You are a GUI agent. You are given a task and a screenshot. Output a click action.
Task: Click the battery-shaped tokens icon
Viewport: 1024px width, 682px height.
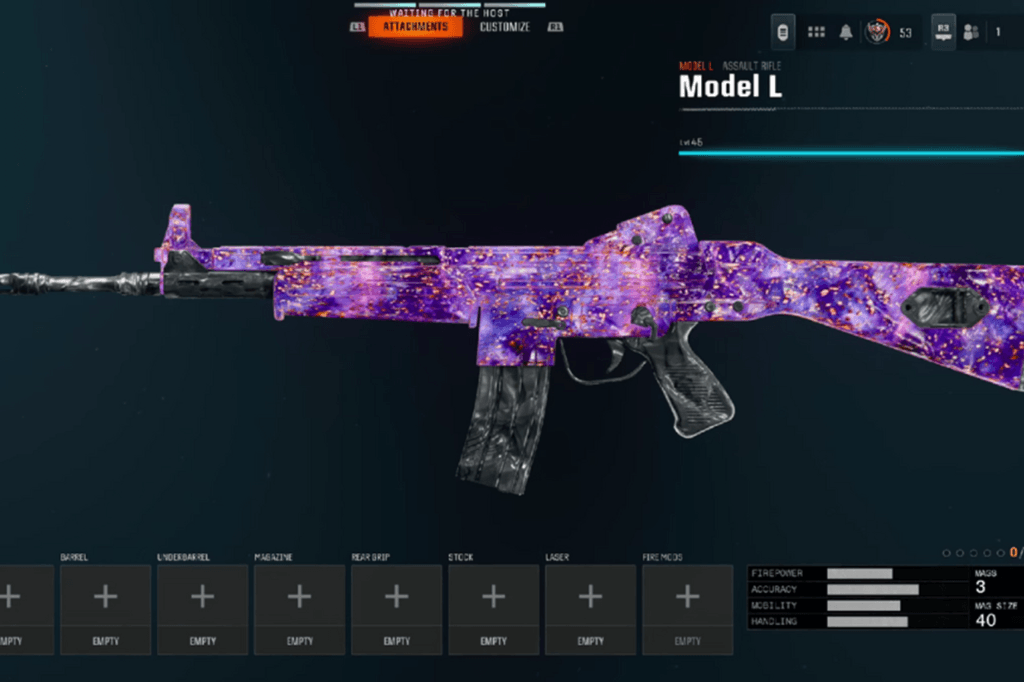click(784, 32)
